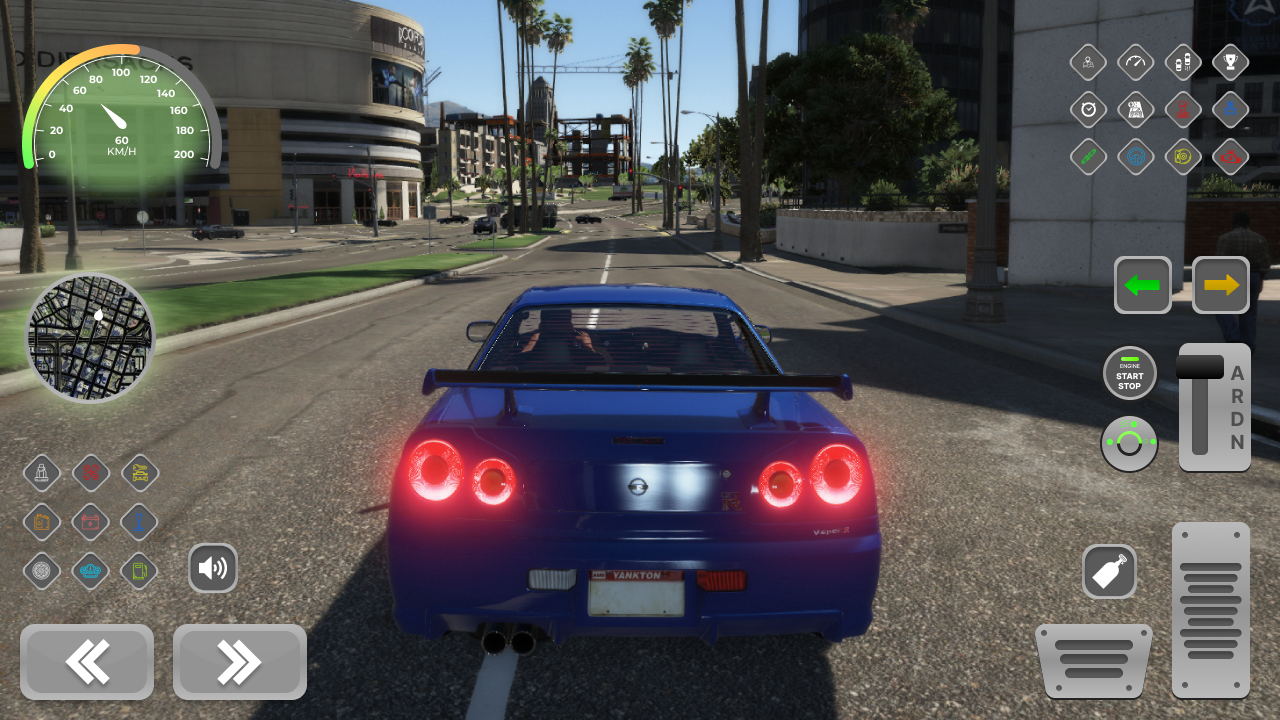Open the blue steering wheel settings icon
The image size is (1280, 720).
pyautogui.click(x=1135, y=157)
